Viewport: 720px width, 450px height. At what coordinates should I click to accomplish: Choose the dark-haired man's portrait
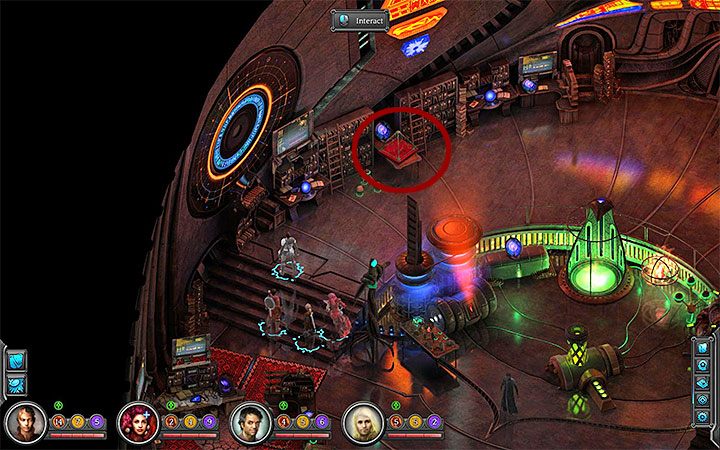click(250, 423)
